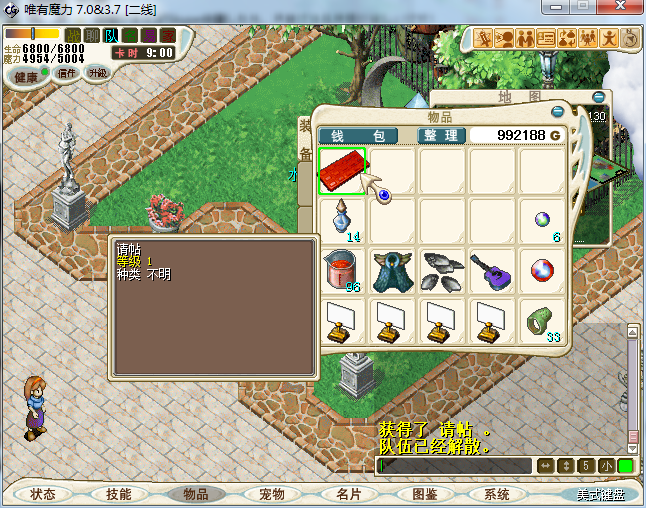The width and height of the screenshot is (646, 508).
Task: Click the 健康 health button
Action: point(26,77)
